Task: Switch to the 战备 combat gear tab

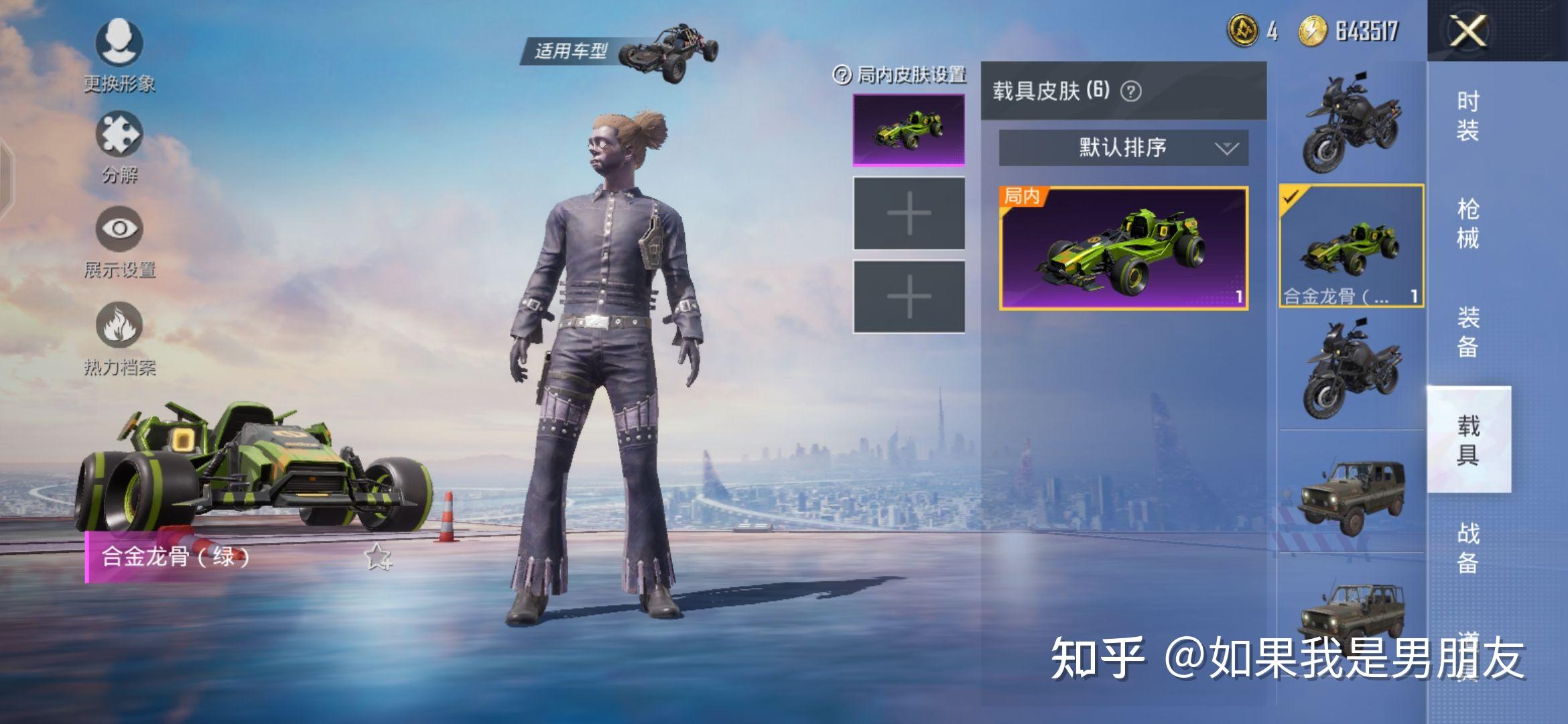Action: click(1467, 547)
